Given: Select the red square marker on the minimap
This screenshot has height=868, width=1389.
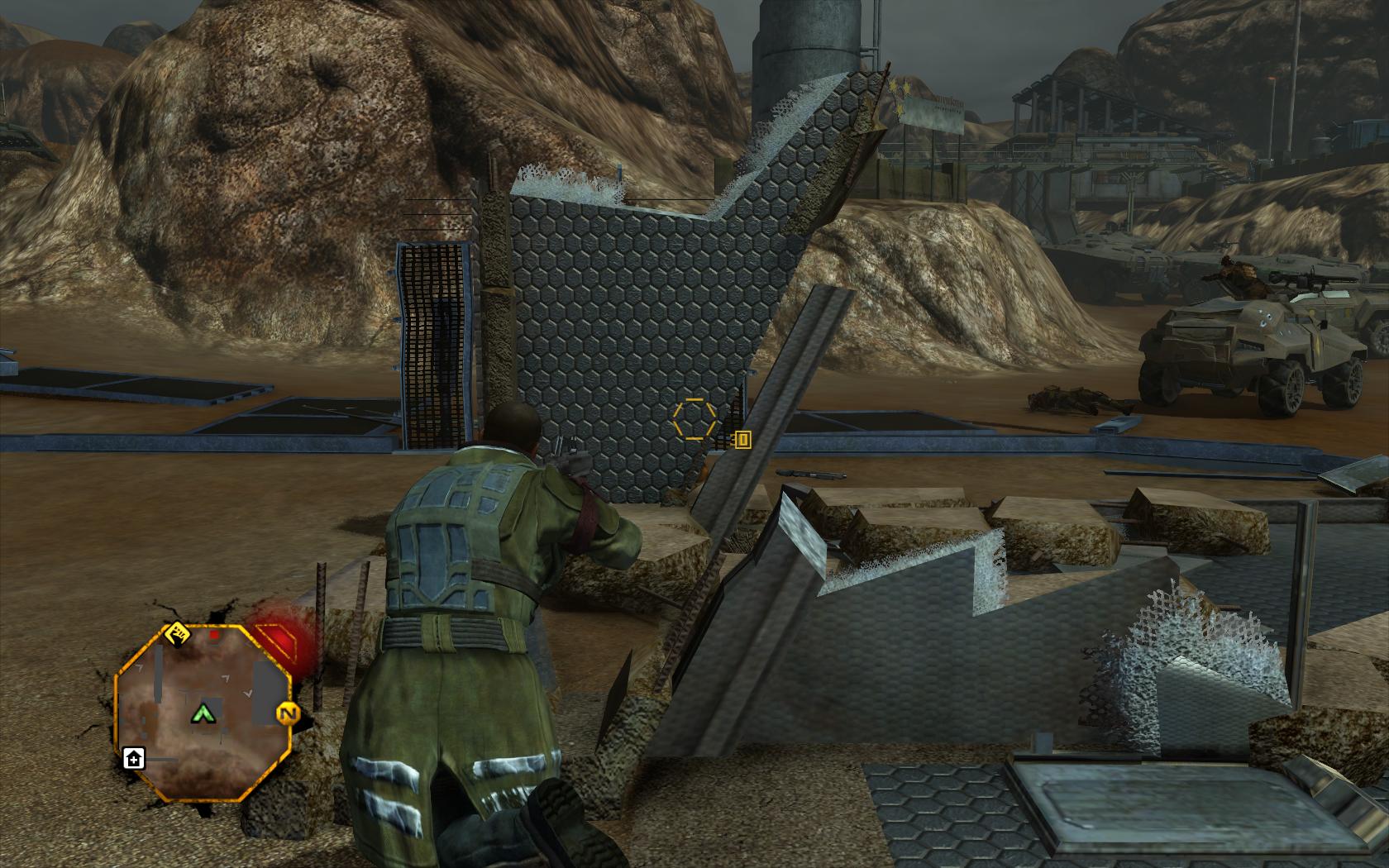Looking at the screenshot, I should (215, 636).
